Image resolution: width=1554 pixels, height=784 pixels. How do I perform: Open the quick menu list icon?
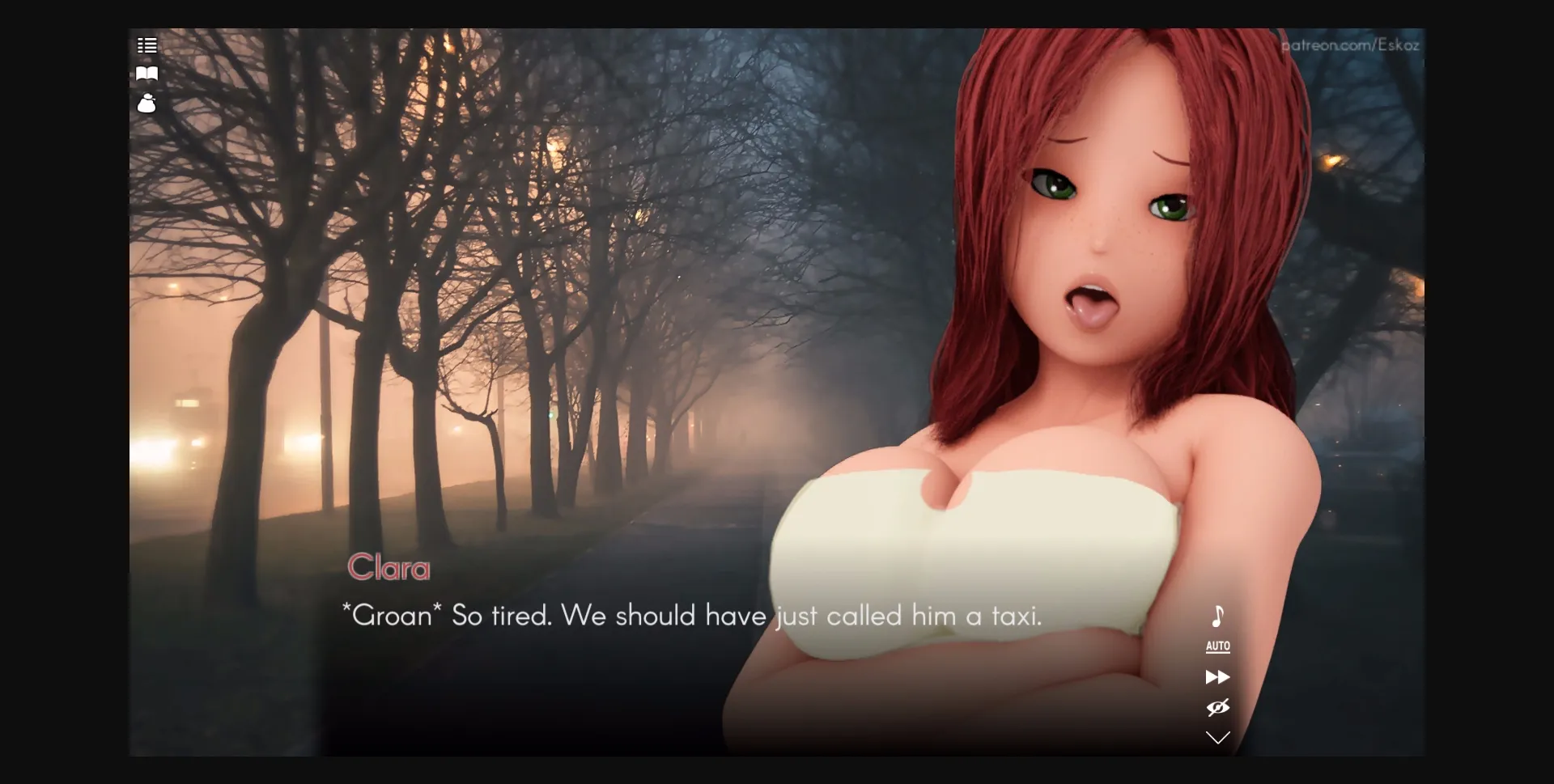pos(147,46)
